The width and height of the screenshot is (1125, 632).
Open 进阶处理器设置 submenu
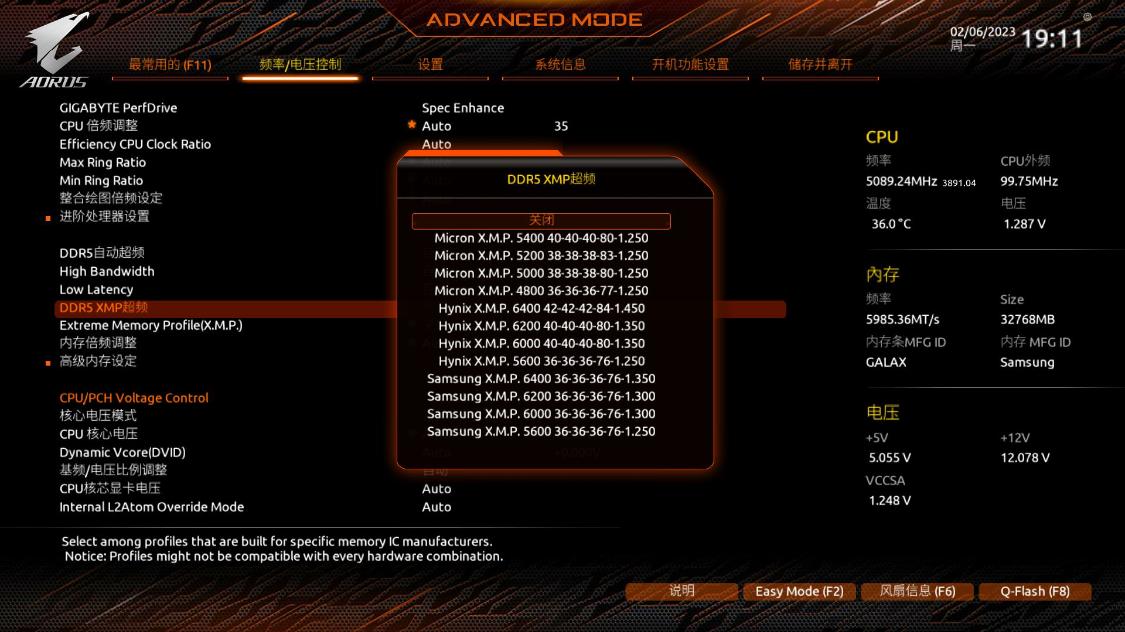click(104, 216)
